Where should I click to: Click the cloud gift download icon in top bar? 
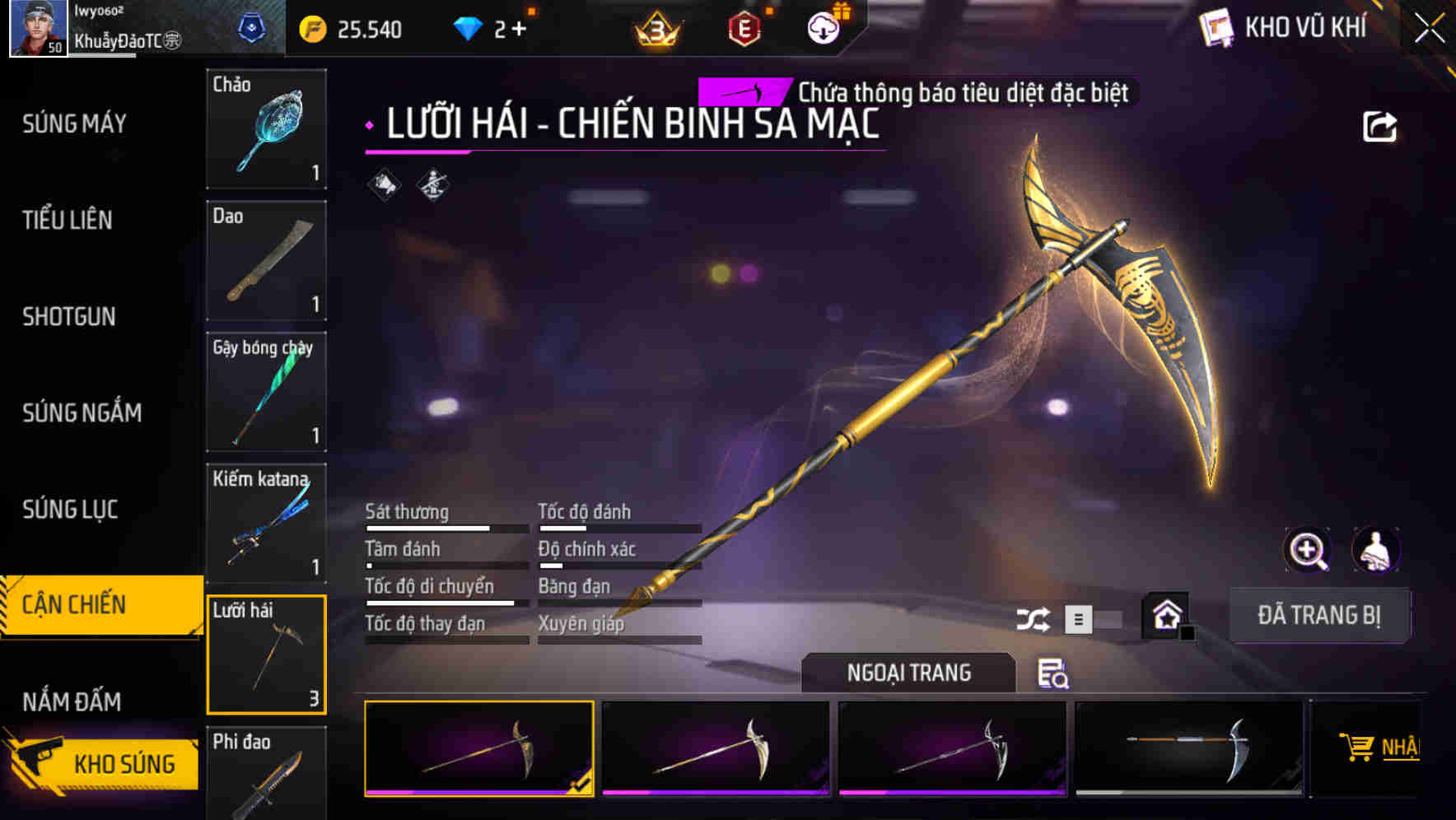[824, 27]
